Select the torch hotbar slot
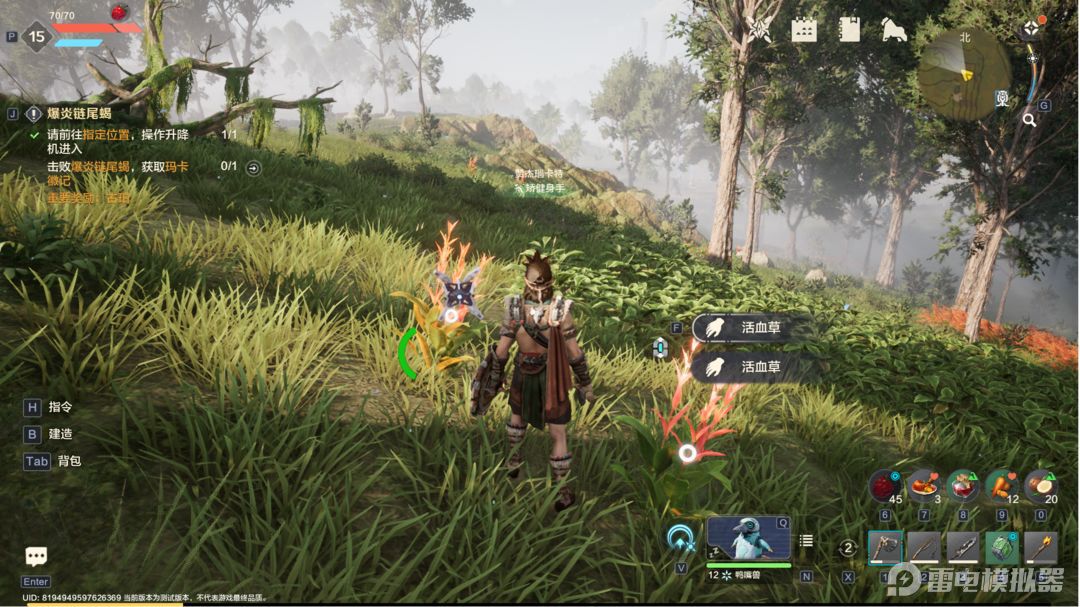This screenshot has height=607, width=1080. point(1040,547)
